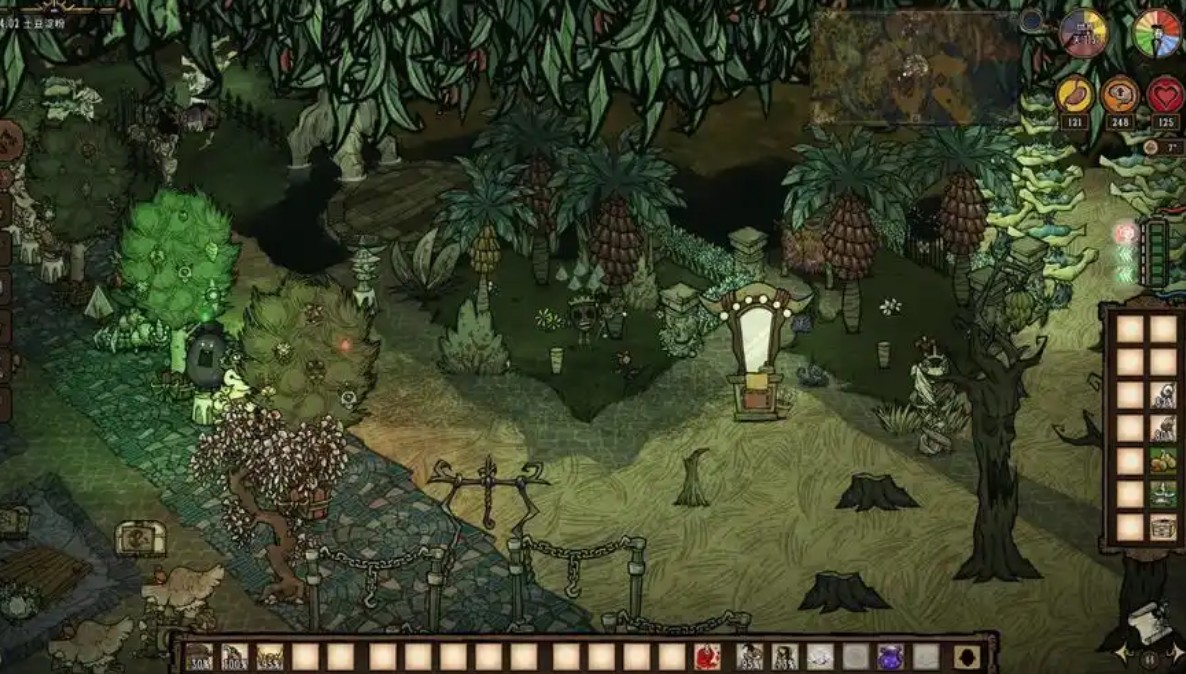
Task: Rotate the camera with the left arrow
Action: tap(1122, 653)
